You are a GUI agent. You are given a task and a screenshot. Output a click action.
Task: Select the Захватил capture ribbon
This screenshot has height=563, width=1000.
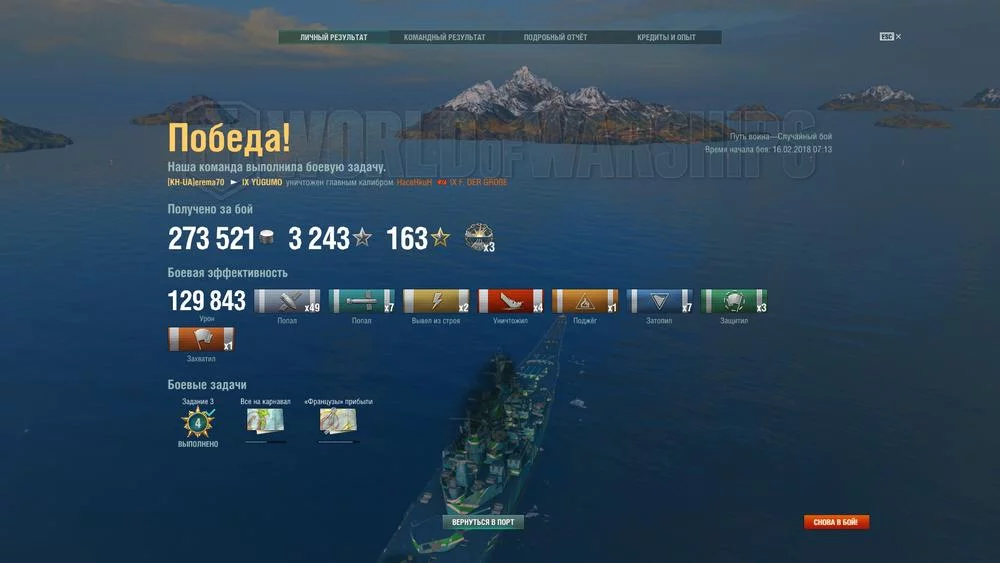point(201,340)
